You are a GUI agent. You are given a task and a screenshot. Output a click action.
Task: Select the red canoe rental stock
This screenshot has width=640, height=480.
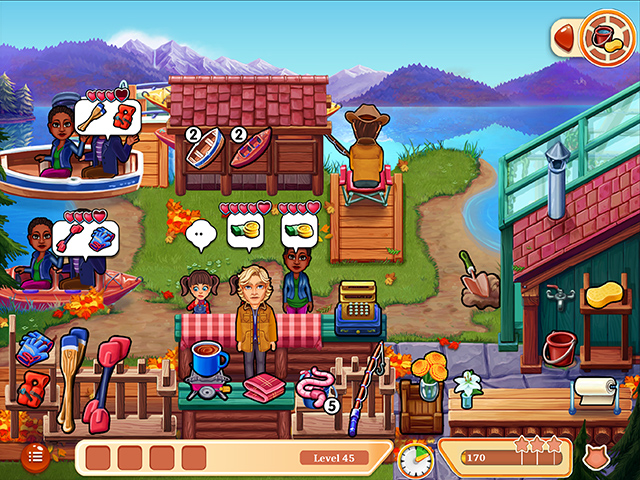tap(250, 148)
